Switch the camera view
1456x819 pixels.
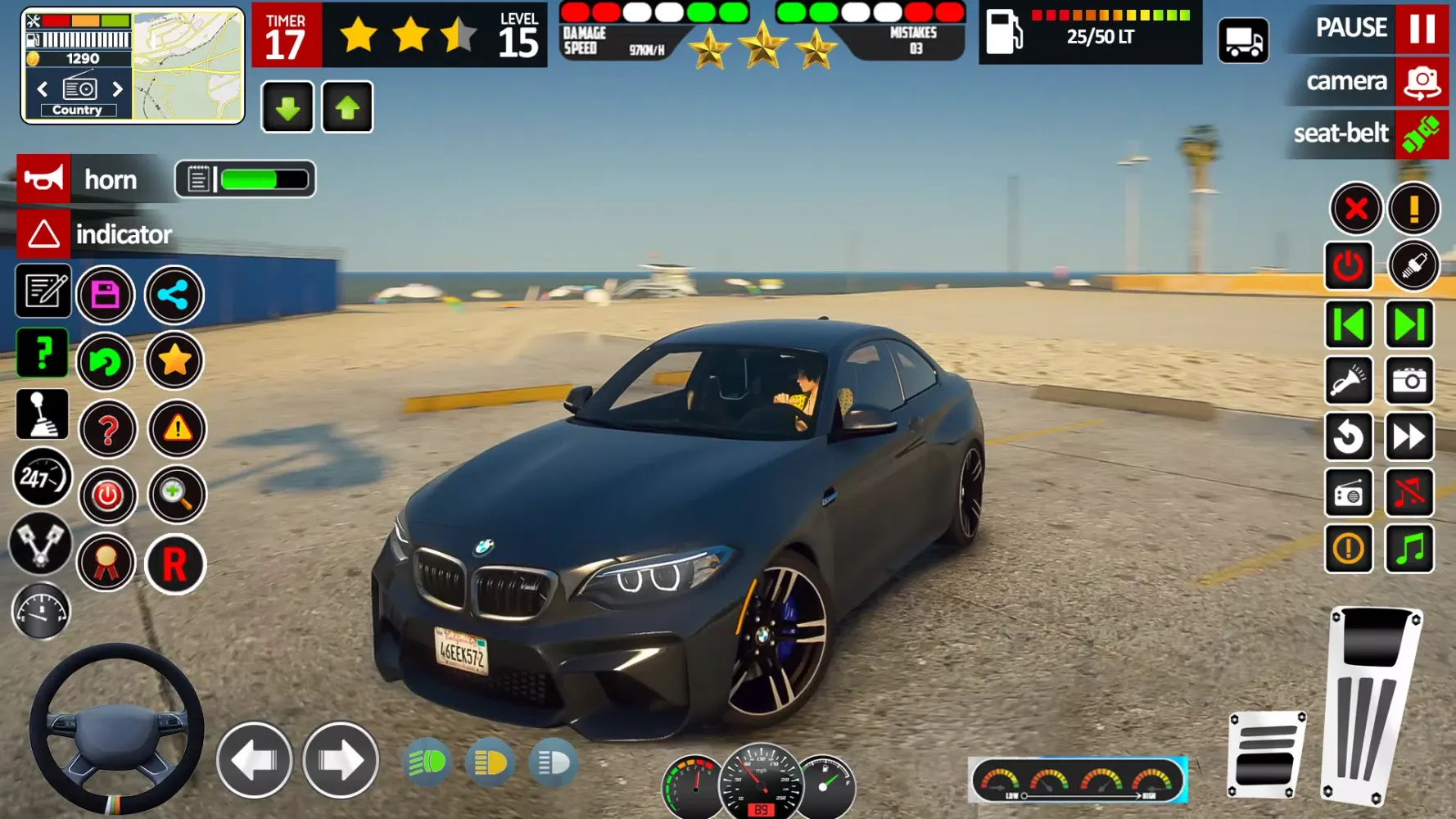1422,82
